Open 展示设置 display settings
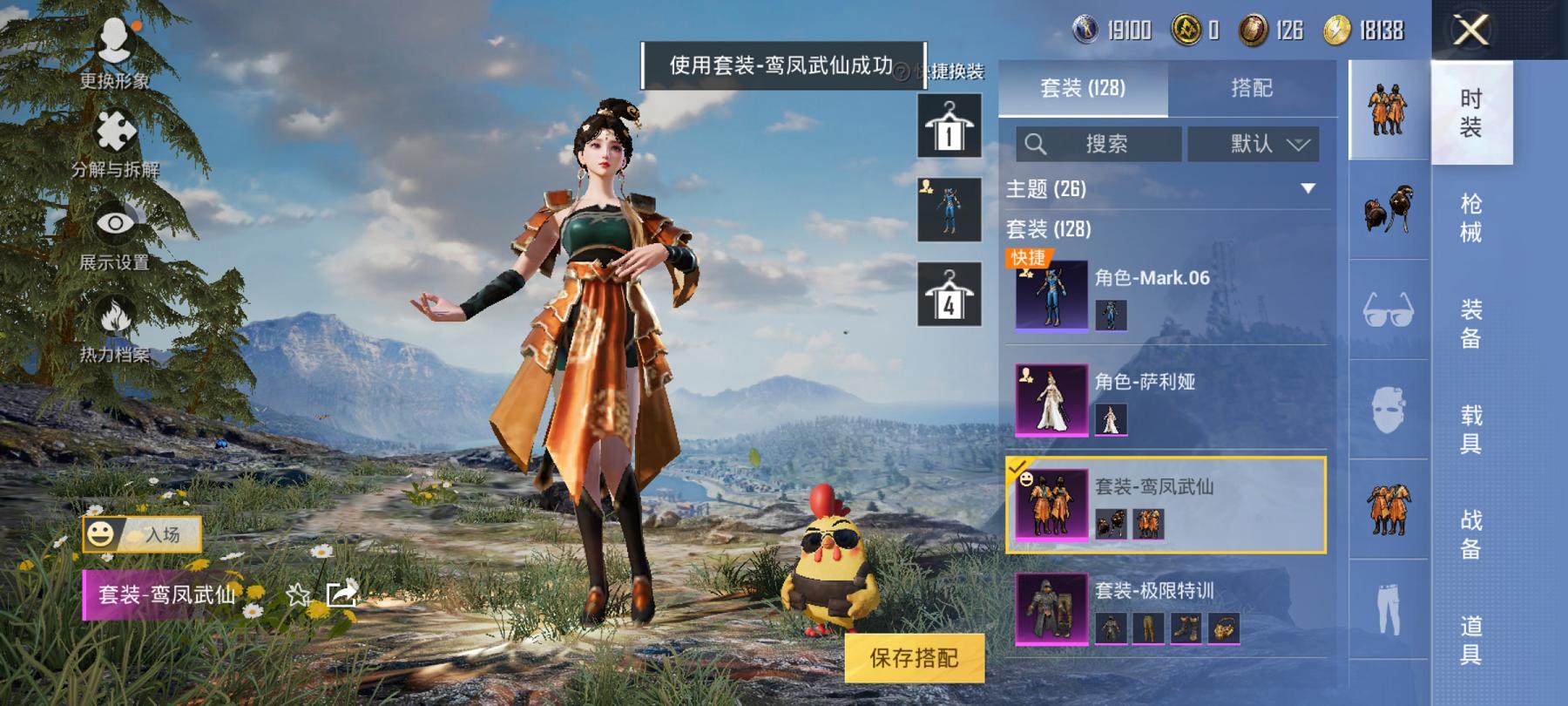 tap(115, 235)
